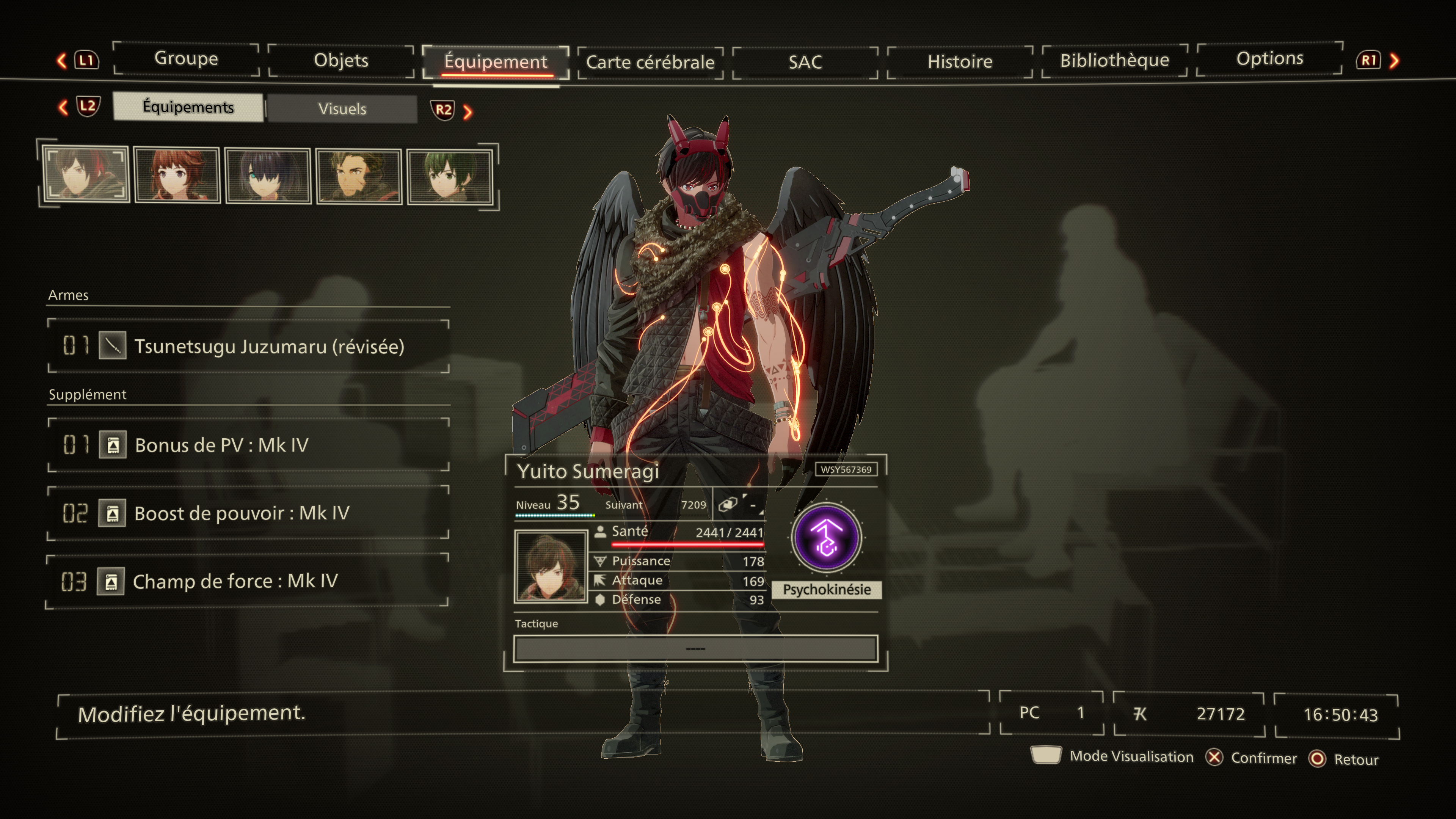This screenshot has width=1456, height=819.
Task: Switch to the Objets tab
Action: [x=341, y=61]
